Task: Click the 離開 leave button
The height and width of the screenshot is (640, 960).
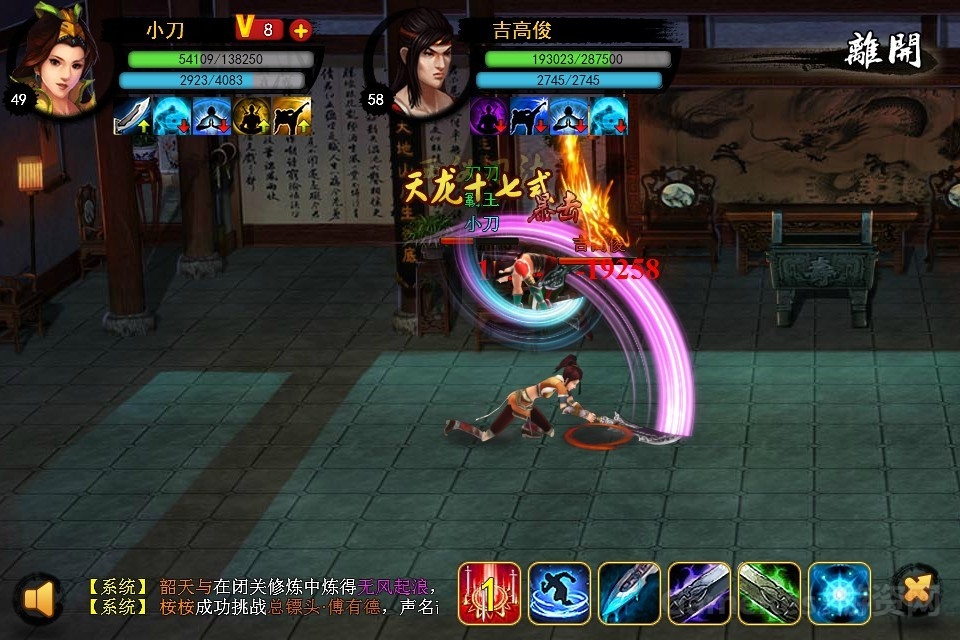Action: 883,51
